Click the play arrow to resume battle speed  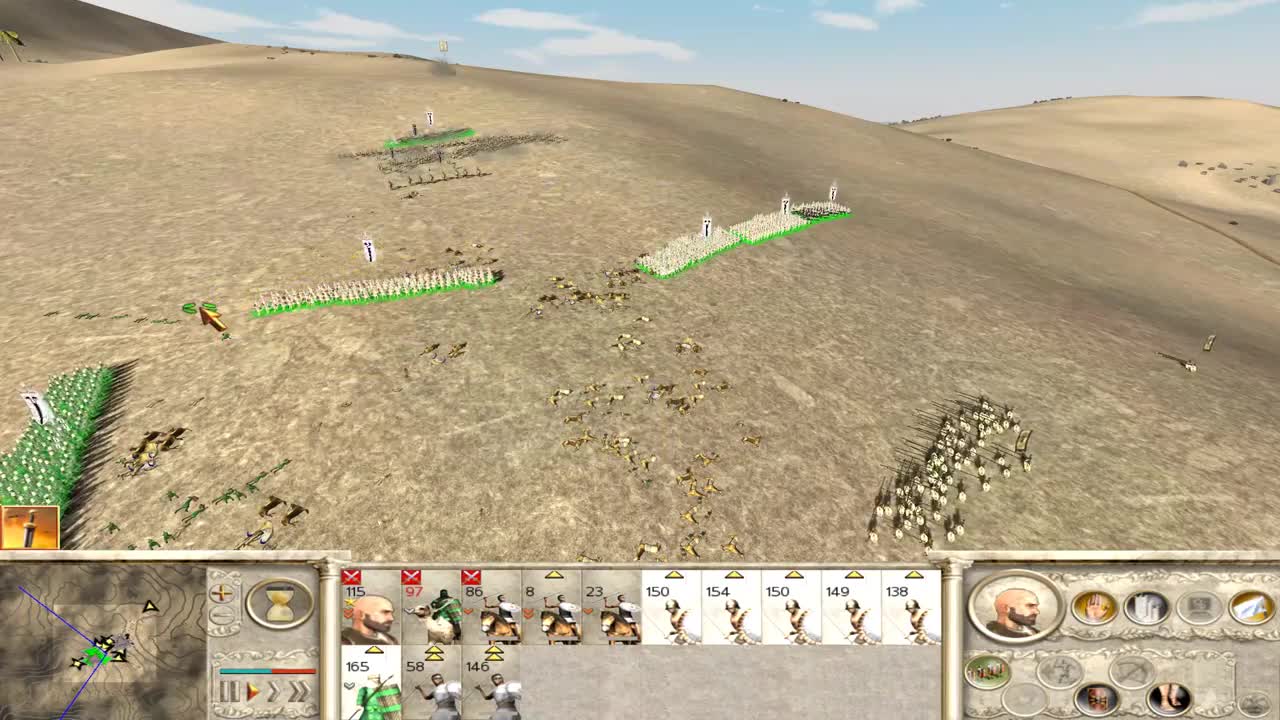click(x=252, y=689)
